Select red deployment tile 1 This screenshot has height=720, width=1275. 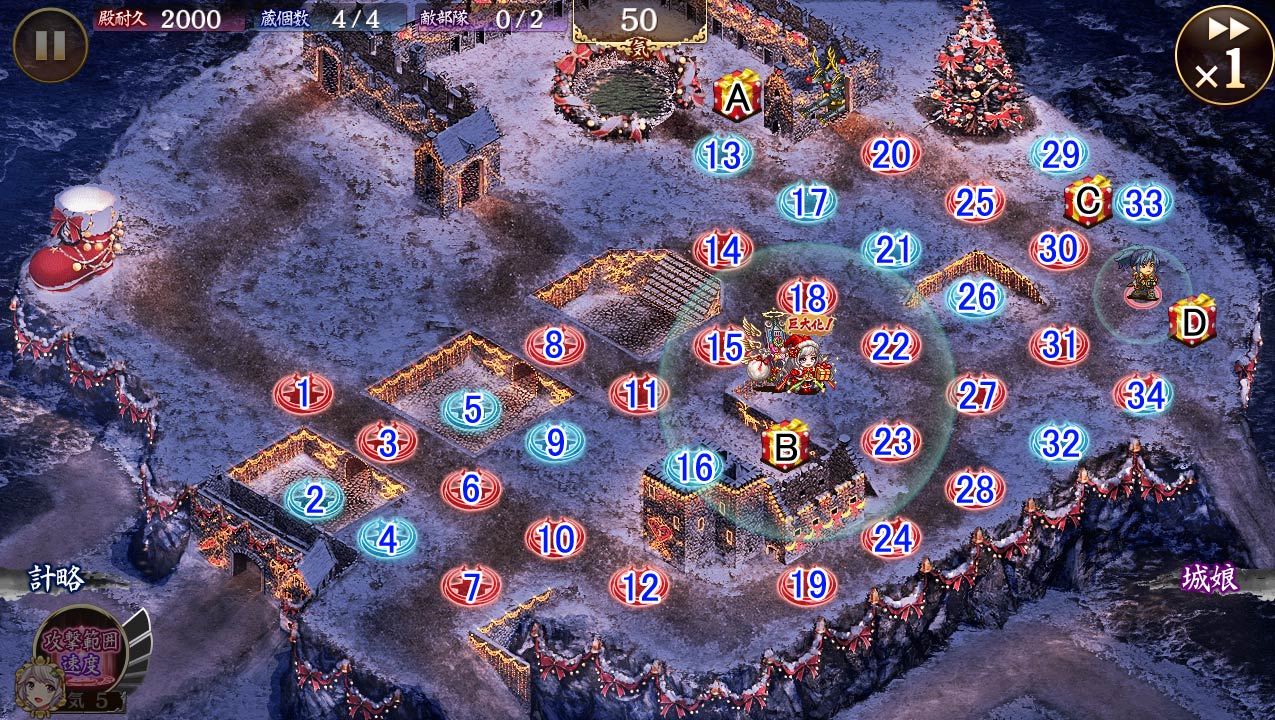coord(304,395)
